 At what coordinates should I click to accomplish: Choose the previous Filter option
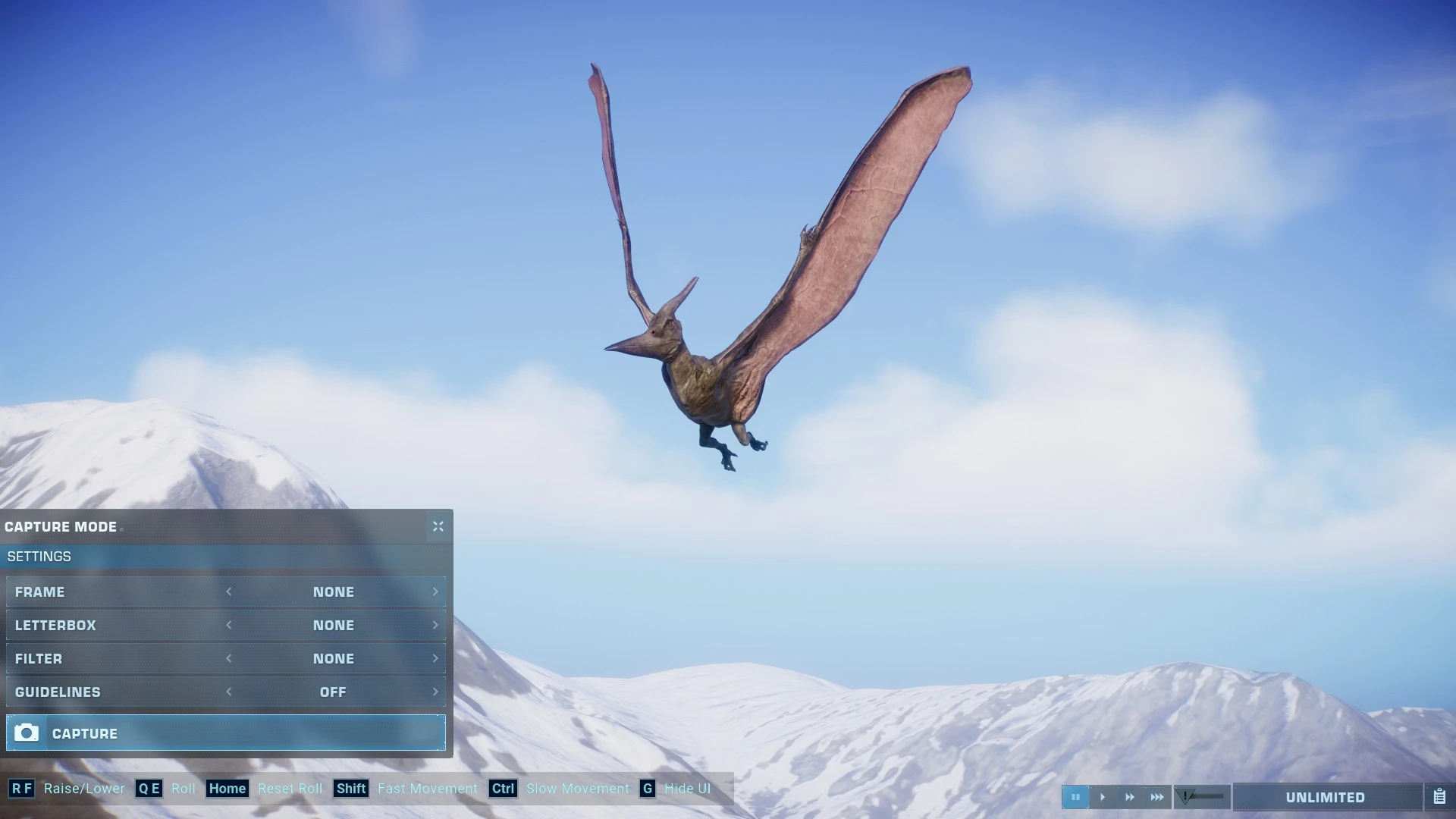[x=229, y=658]
